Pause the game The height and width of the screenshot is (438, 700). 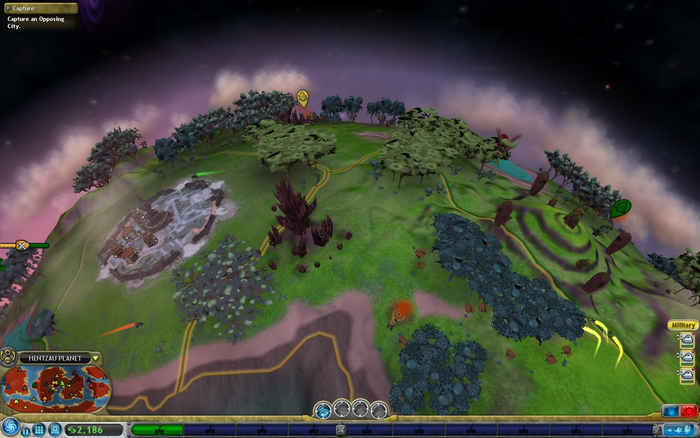(x=23, y=430)
